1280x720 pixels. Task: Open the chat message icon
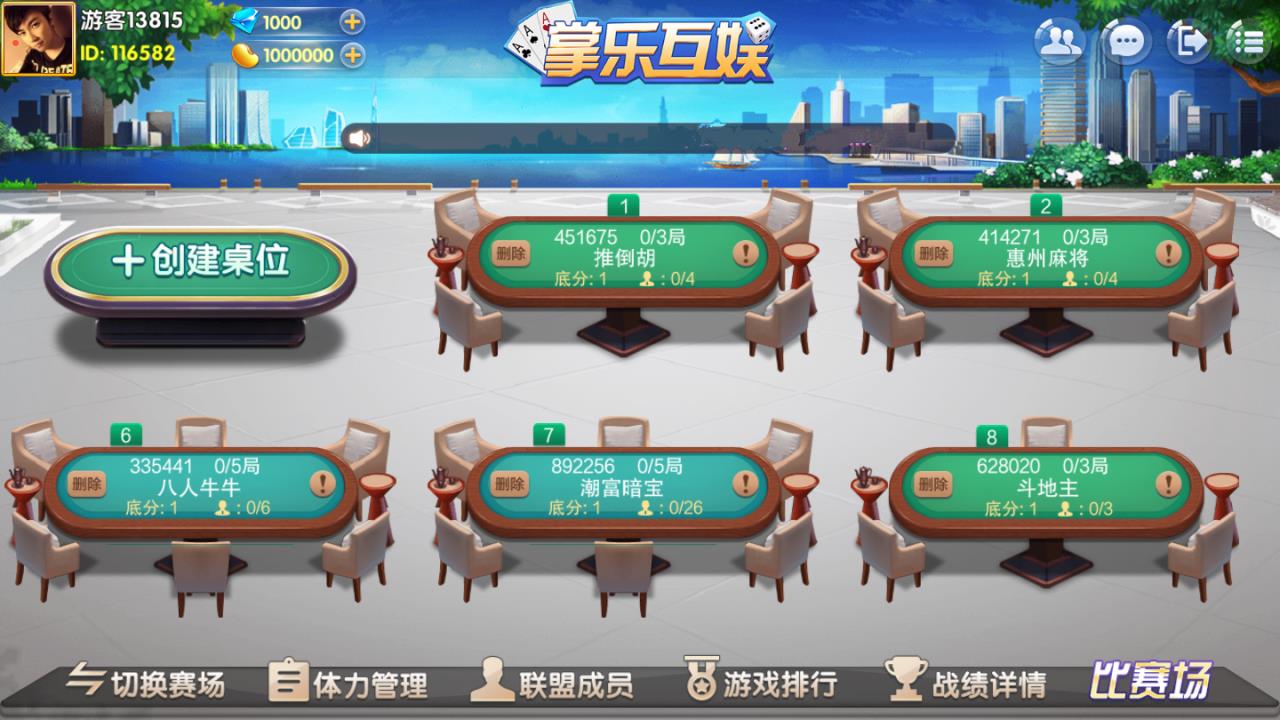1126,42
